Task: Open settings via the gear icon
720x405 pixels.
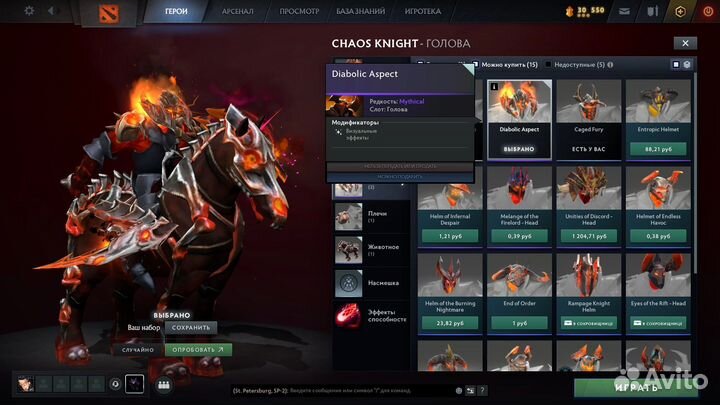Action: click(x=28, y=11)
